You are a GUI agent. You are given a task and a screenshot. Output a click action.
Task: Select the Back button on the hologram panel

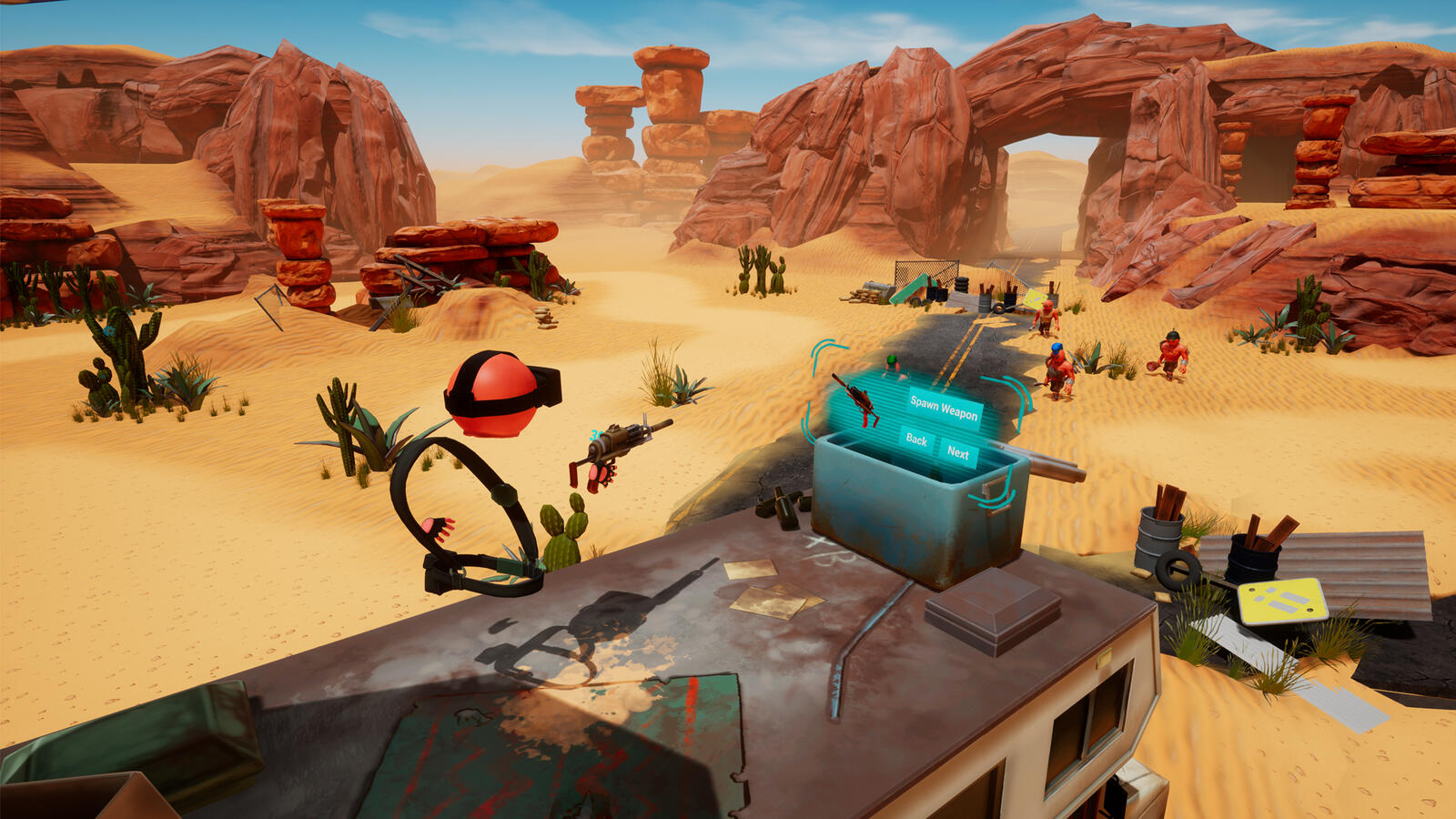pos(916,440)
